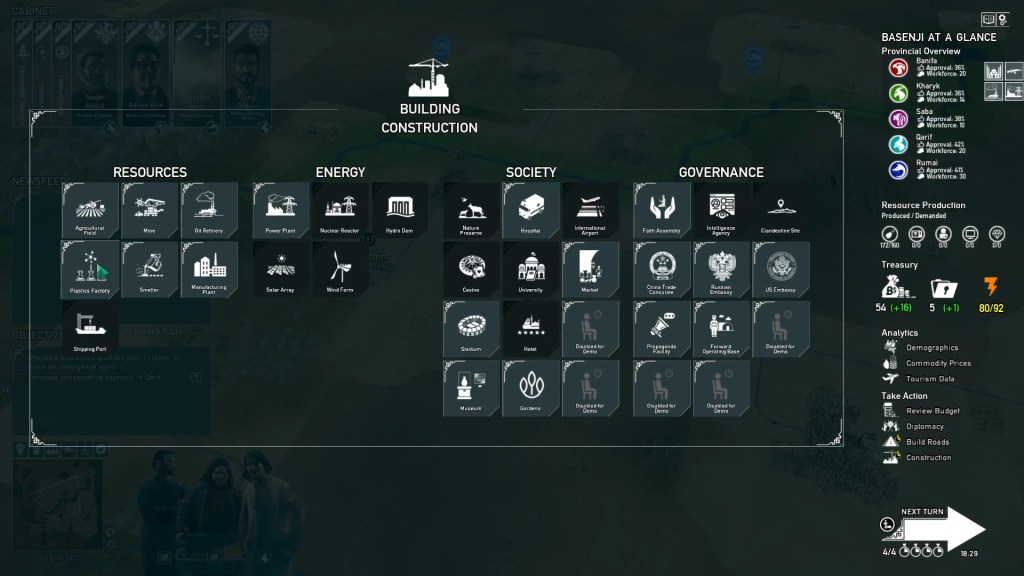
Task: Select the Gardens tile
Action: tap(531, 387)
